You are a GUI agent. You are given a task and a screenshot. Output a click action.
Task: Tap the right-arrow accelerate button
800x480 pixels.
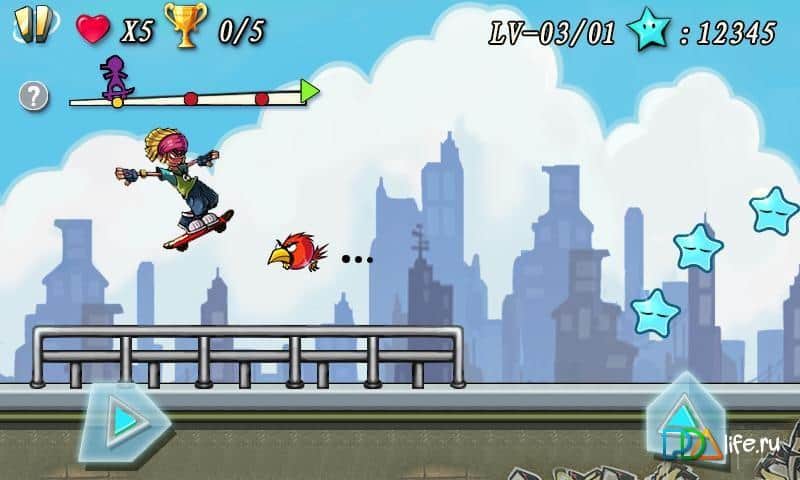click(x=123, y=421)
